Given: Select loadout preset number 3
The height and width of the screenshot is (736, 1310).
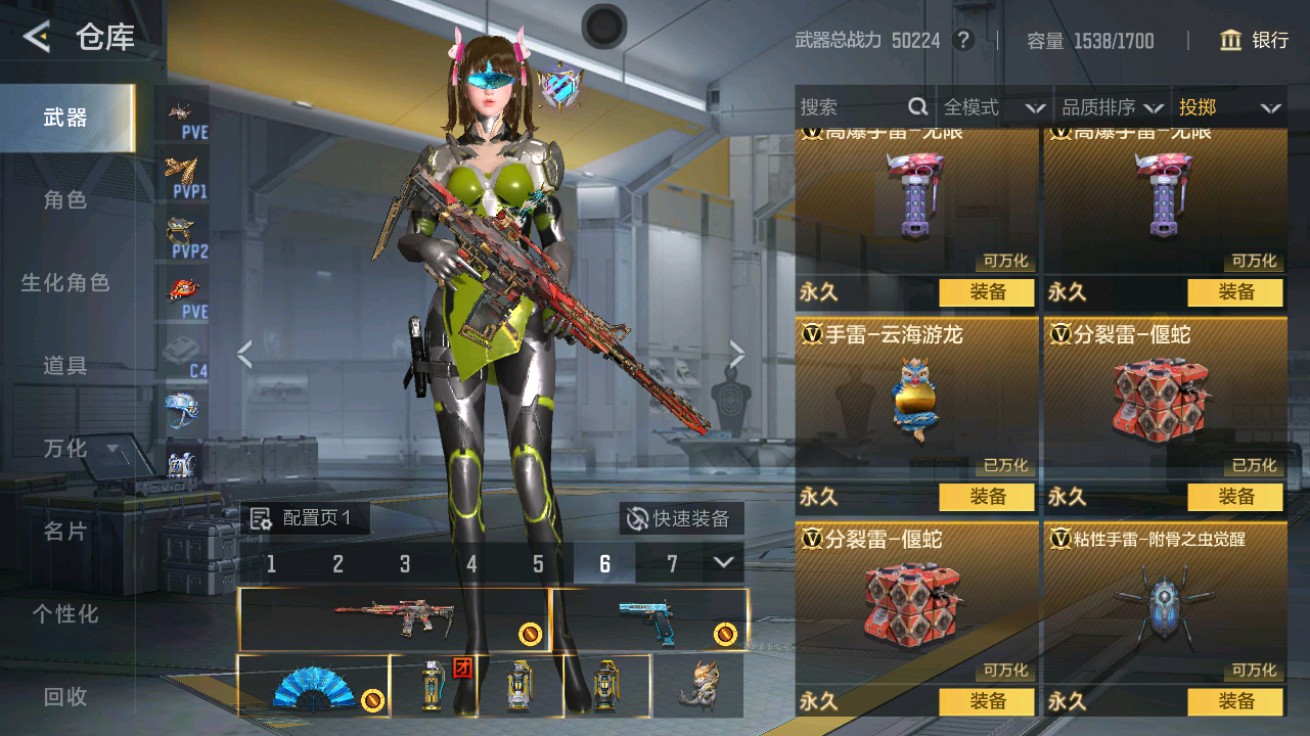Looking at the screenshot, I should (404, 563).
